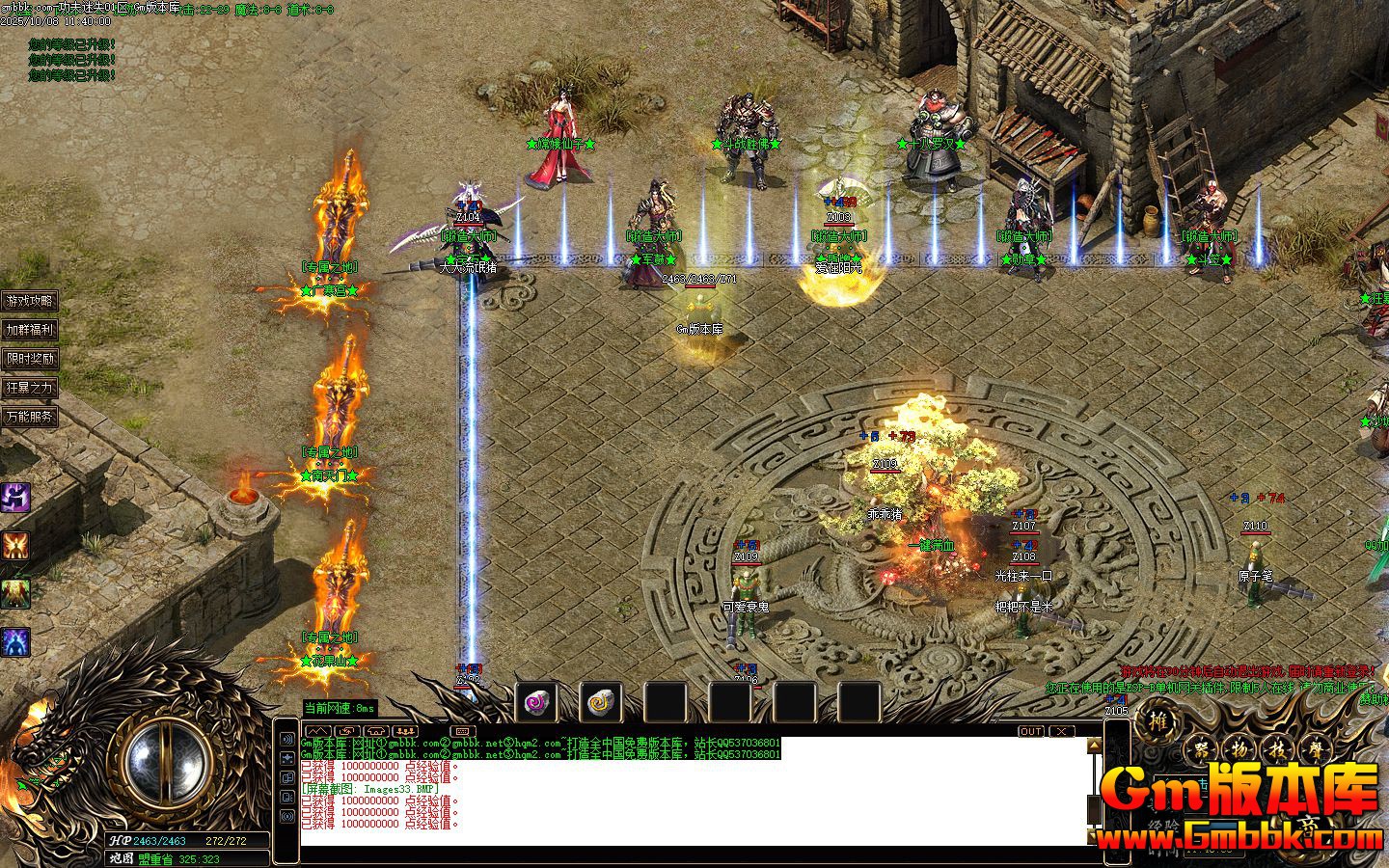Open the 物 inventory bag
Image resolution: width=1389 pixels, height=868 pixels.
[x=1239, y=749]
